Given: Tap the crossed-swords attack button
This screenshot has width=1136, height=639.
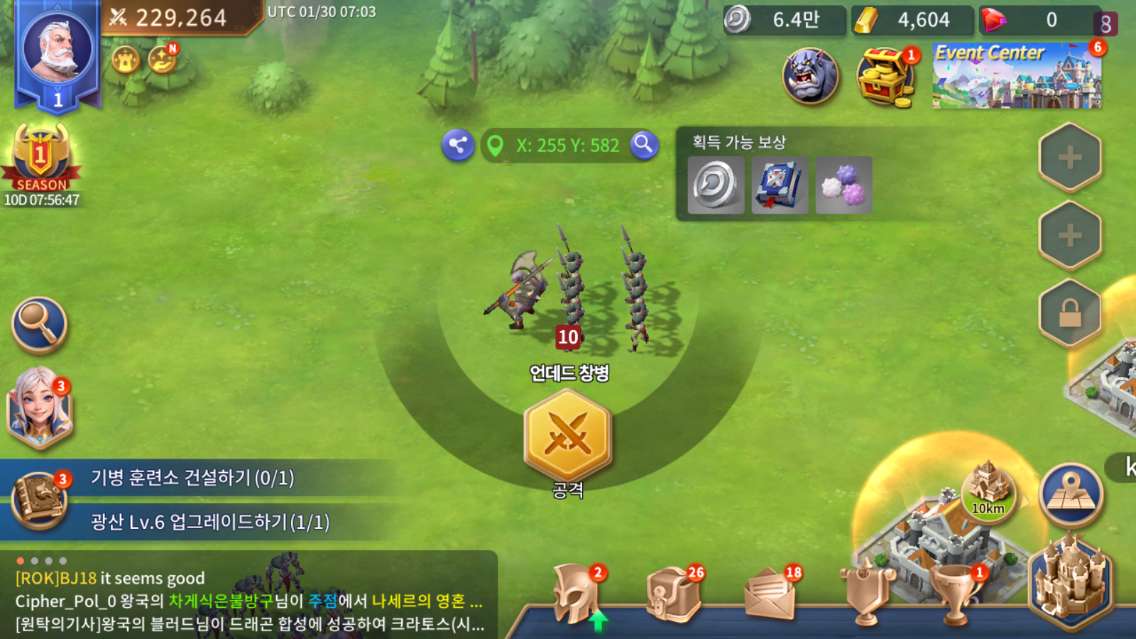Looking at the screenshot, I should (x=567, y=434).
